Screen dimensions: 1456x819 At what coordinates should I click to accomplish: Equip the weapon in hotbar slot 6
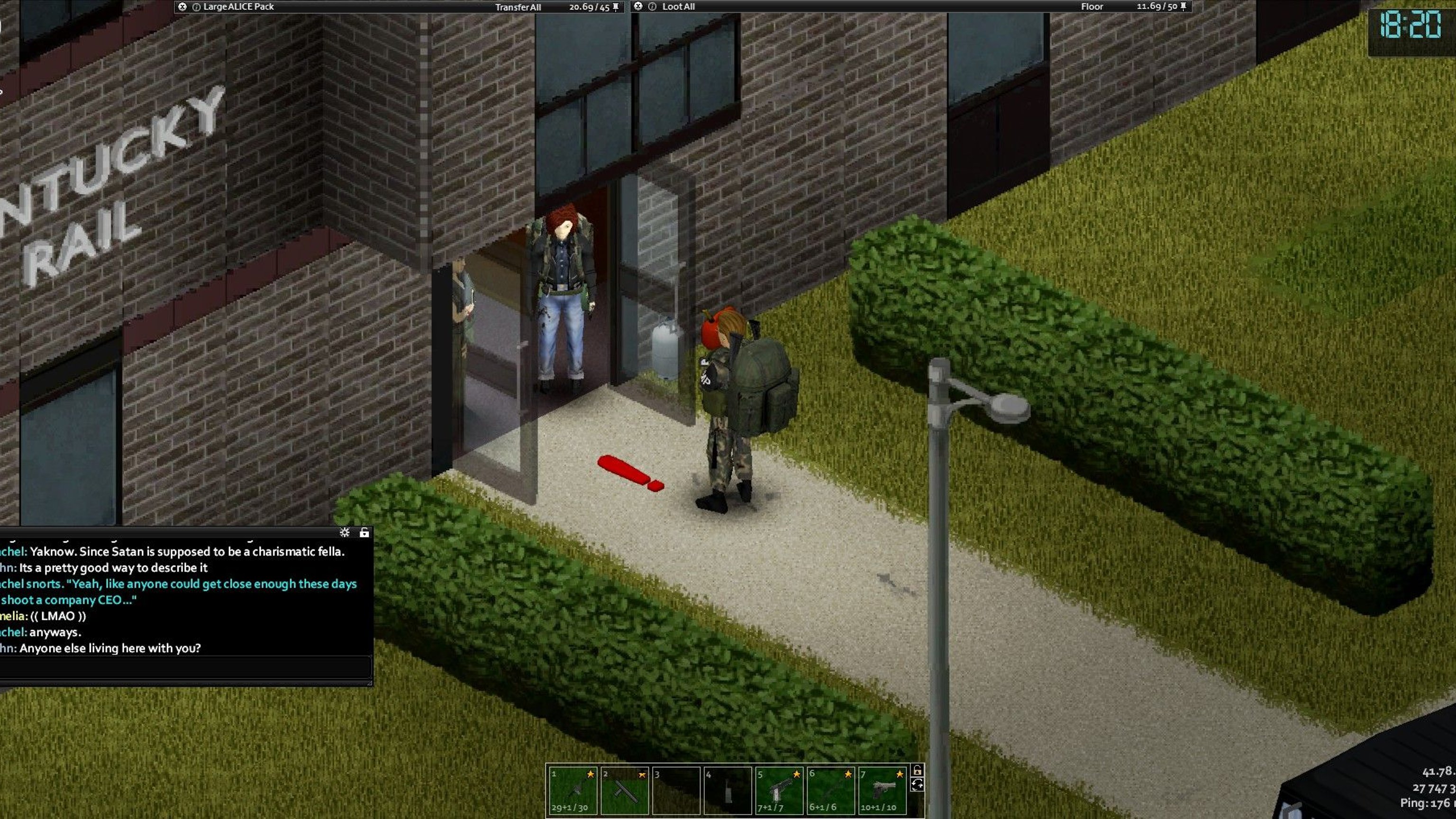tap(830, 790)
